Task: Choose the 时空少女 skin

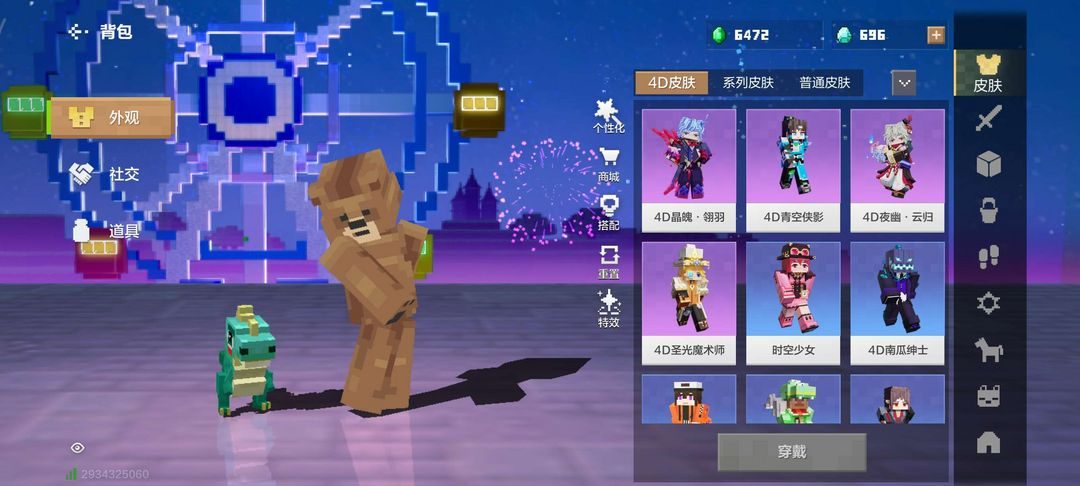Action: tap(793, 302)
